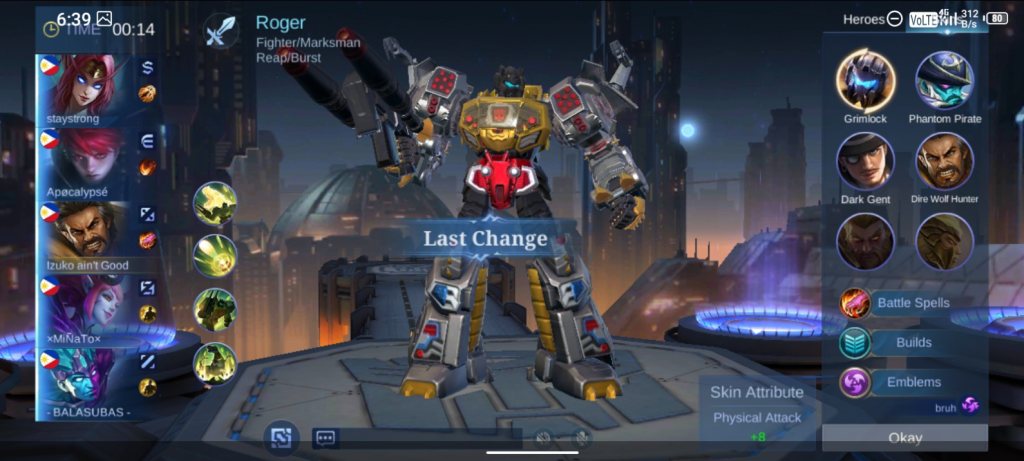The width and height of the screenshot is (1024, 461).
Task: Select the Dire Wolf Hunter skin
Action: [945, 160]
